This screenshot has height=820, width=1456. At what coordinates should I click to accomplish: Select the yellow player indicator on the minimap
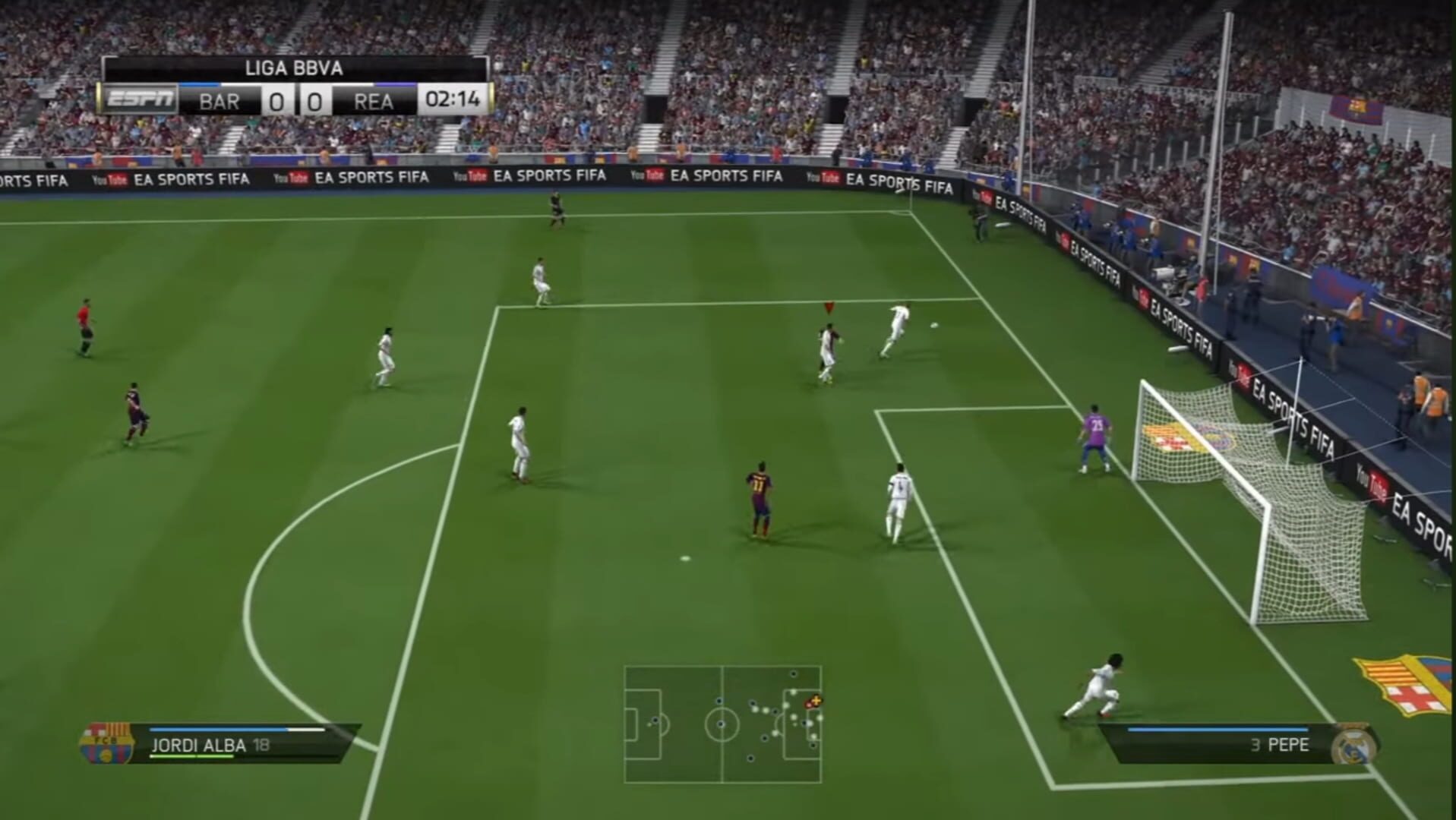pyautogui.click(x=816, y=700)
